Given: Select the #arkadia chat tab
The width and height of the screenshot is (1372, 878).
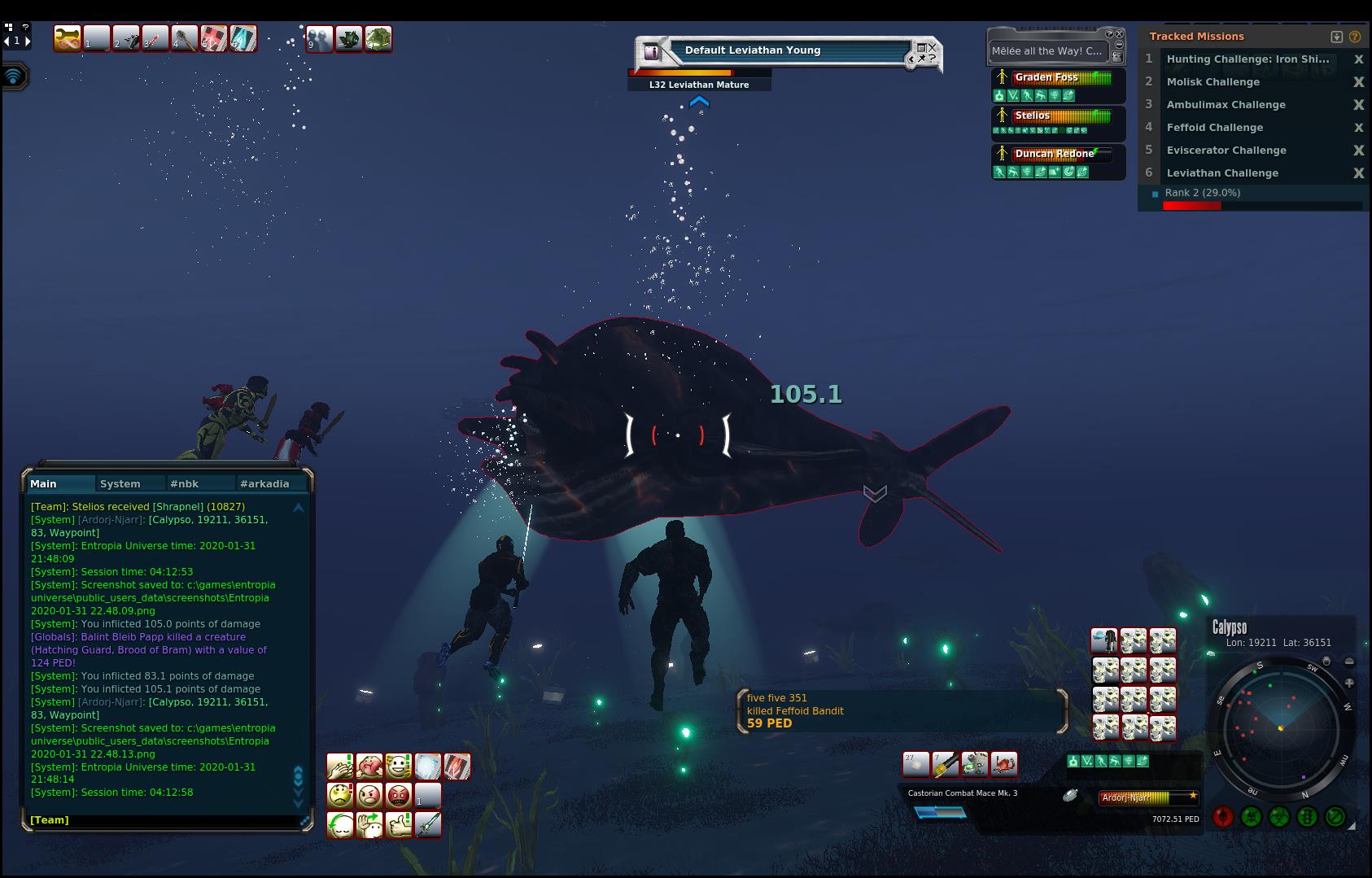Looking at the screenshot, I should (x=264, y=483).
